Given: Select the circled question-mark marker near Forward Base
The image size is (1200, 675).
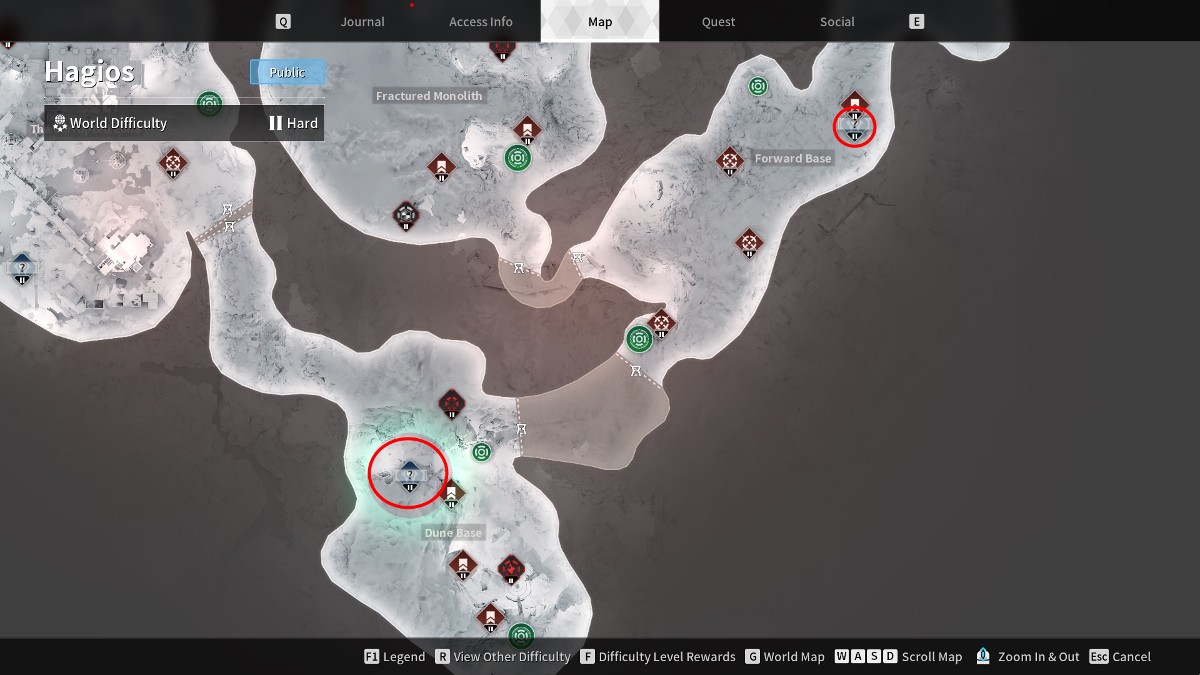Looking at the screenshot, I should (x=854, y=126).
